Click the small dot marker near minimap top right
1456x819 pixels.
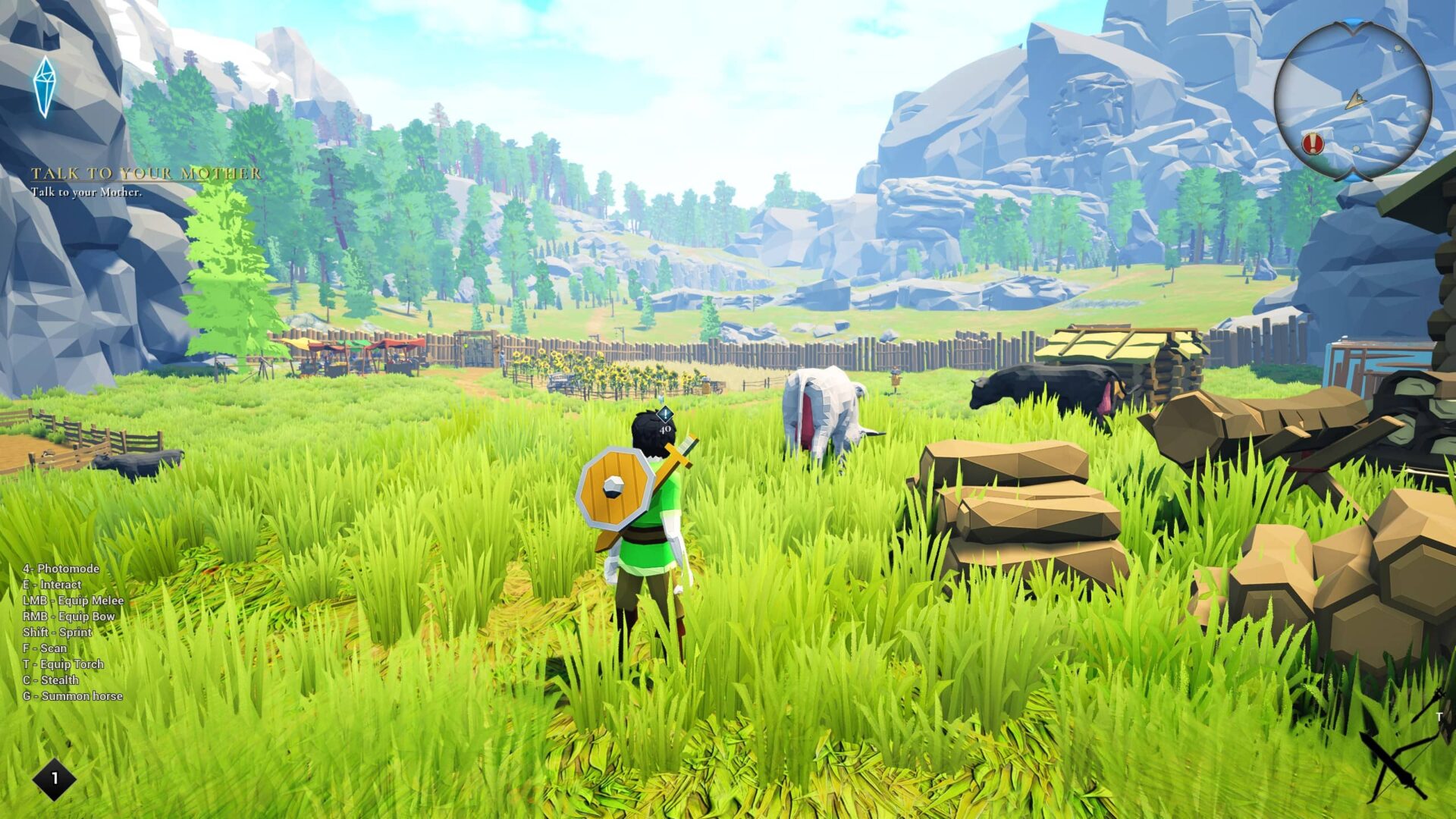[x=1397, y=48]
